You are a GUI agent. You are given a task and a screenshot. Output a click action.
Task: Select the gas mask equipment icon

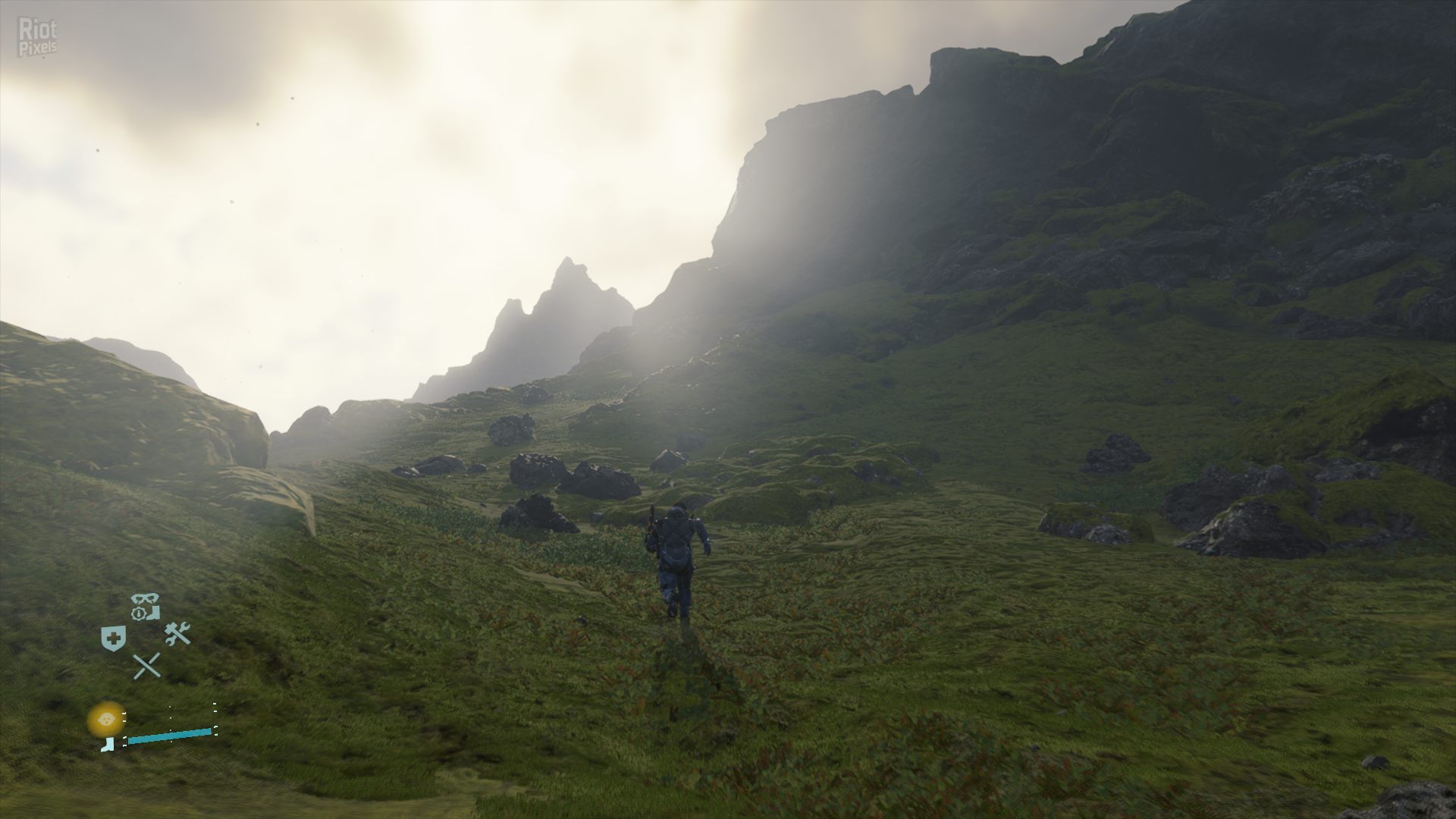(x=144, y=598)
